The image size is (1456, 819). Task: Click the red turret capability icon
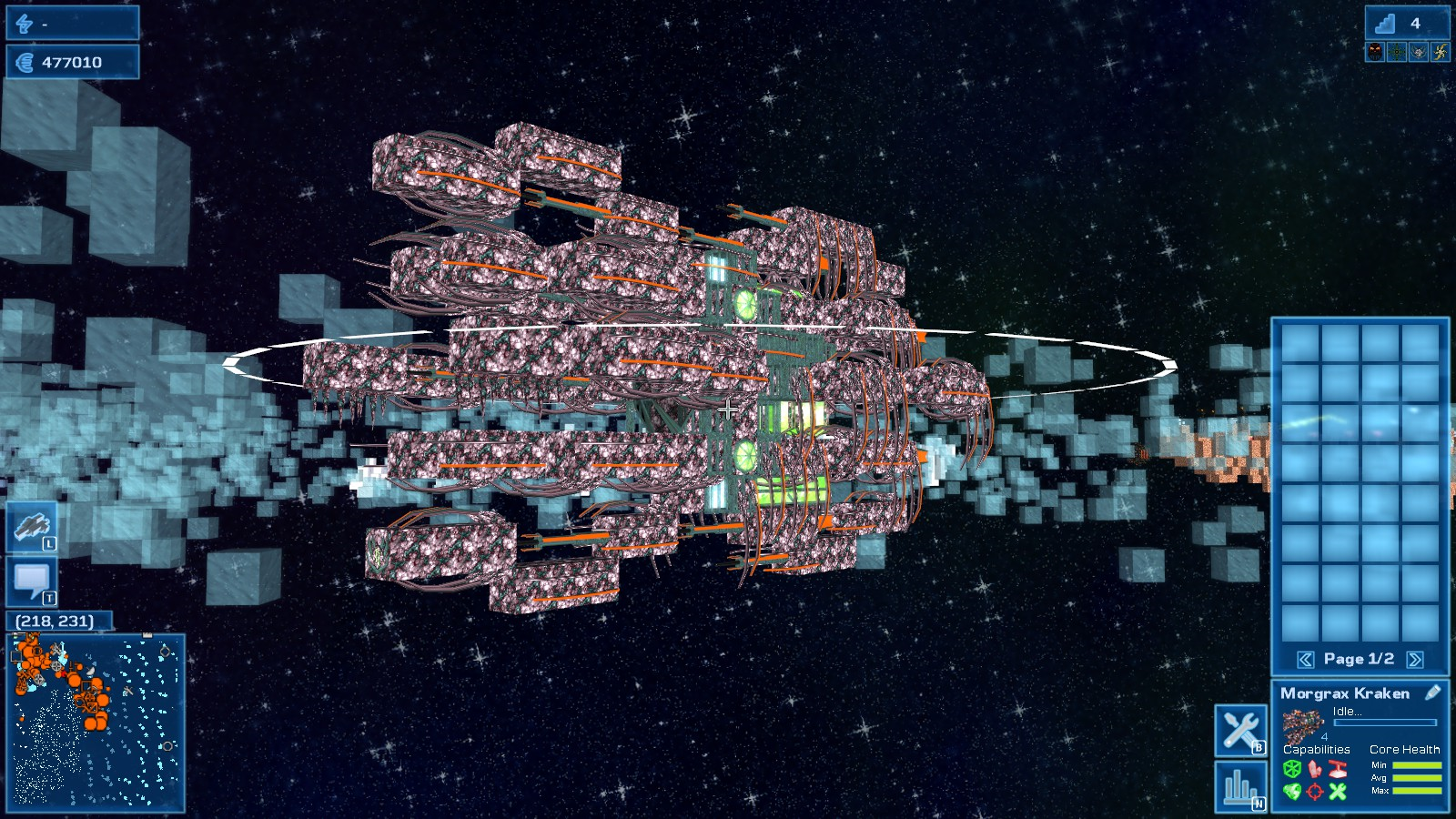click(1338, 769)
